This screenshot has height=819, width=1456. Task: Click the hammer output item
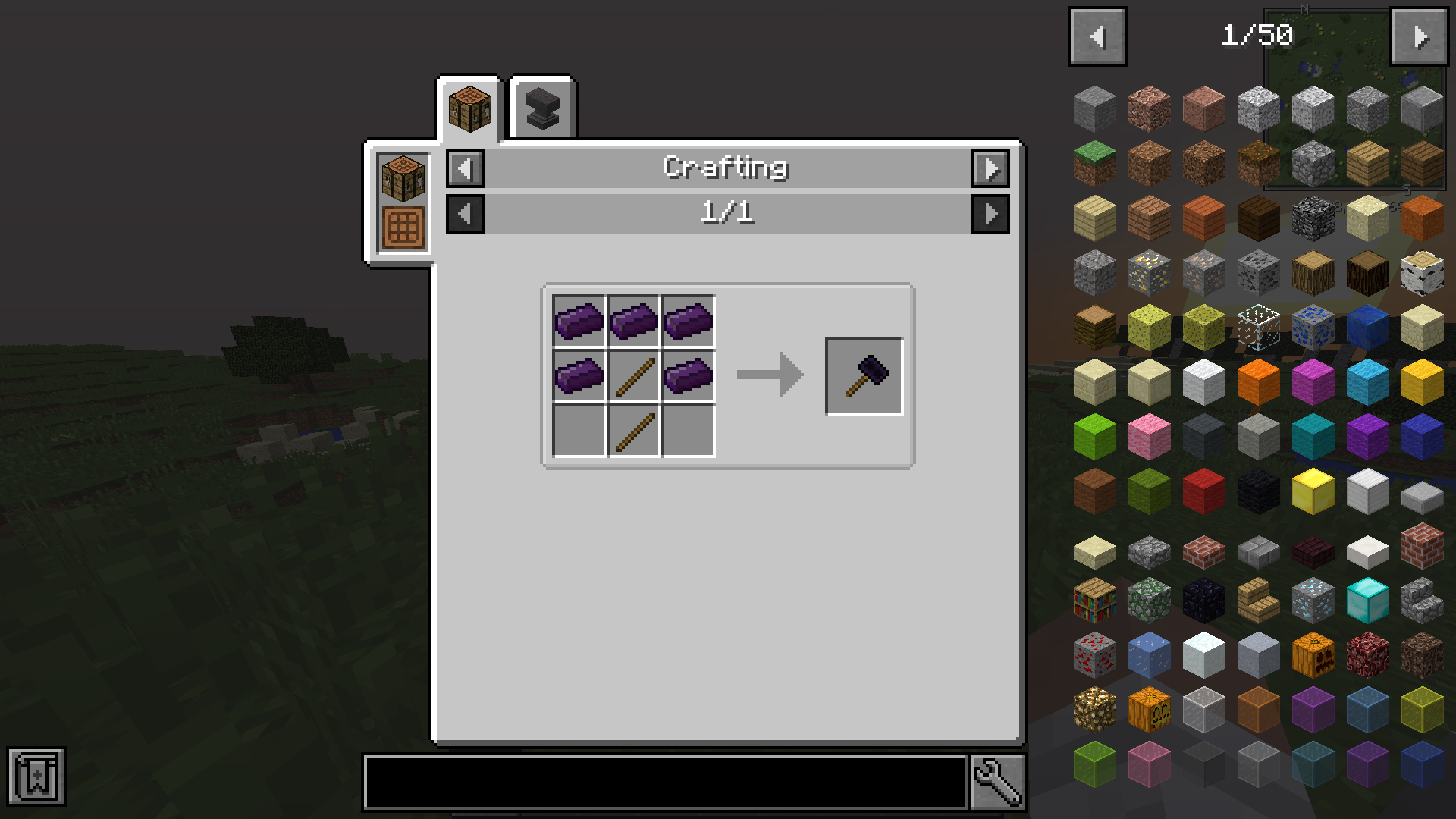point(864,375)
